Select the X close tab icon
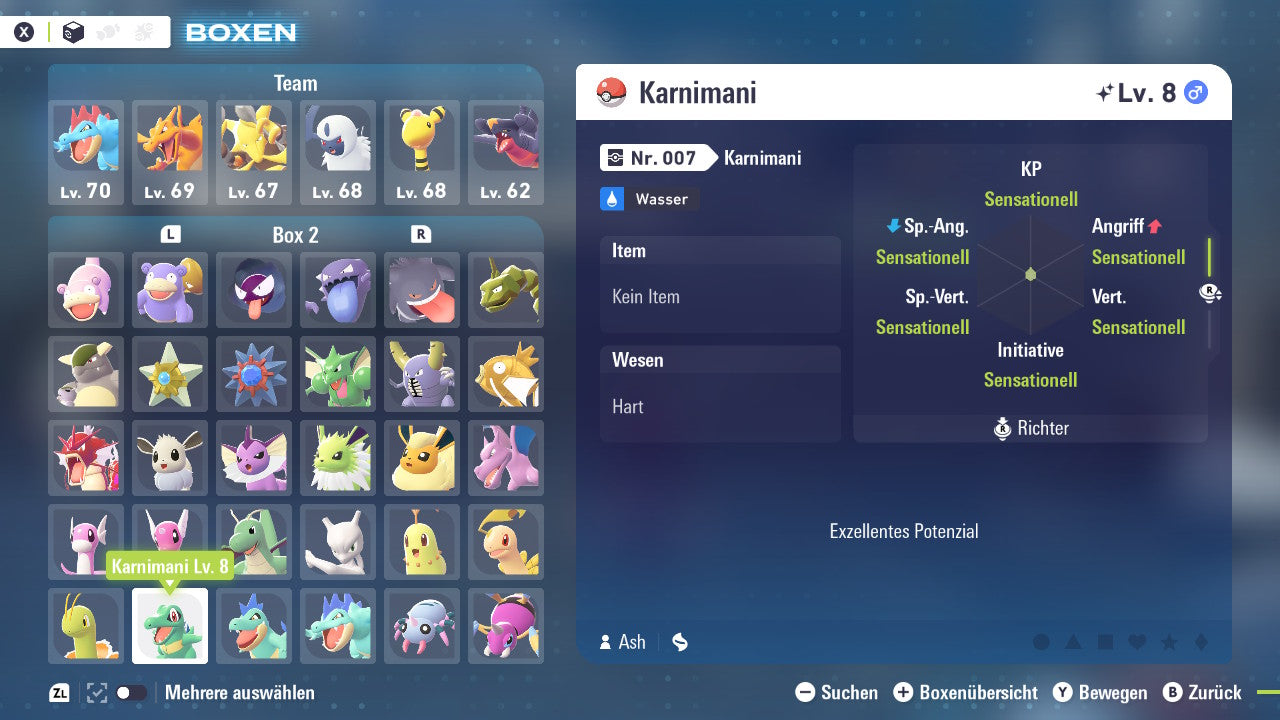The width and height of the screenshot is (1280, 720). tap(24, 31)
